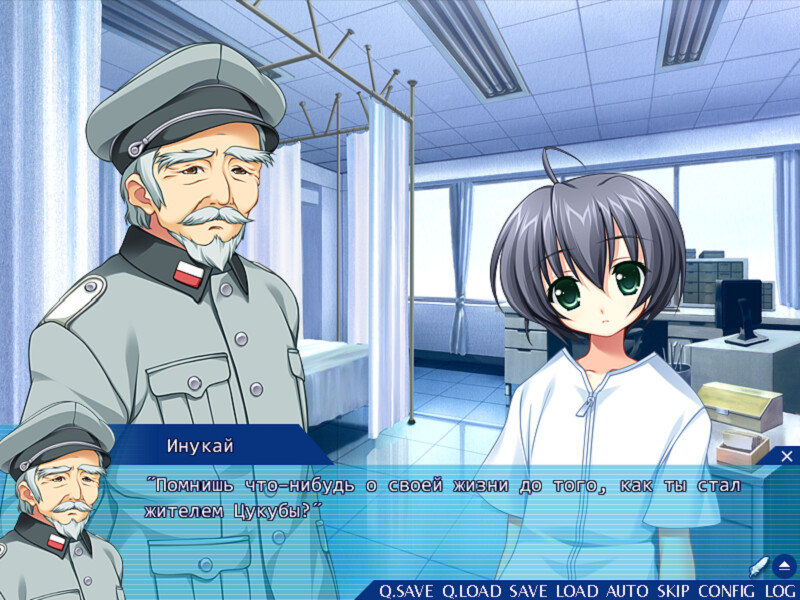Click the round up-arrow button
The image size is (800, 600).
tap(785, 565)
